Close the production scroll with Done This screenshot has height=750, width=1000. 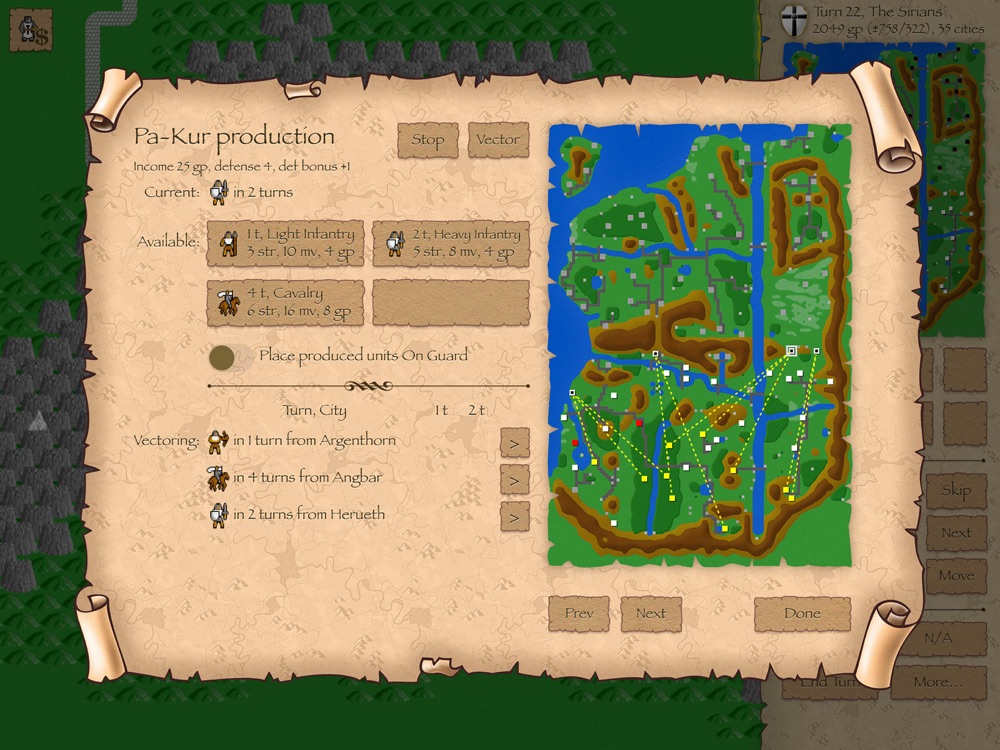pos(802,614)
